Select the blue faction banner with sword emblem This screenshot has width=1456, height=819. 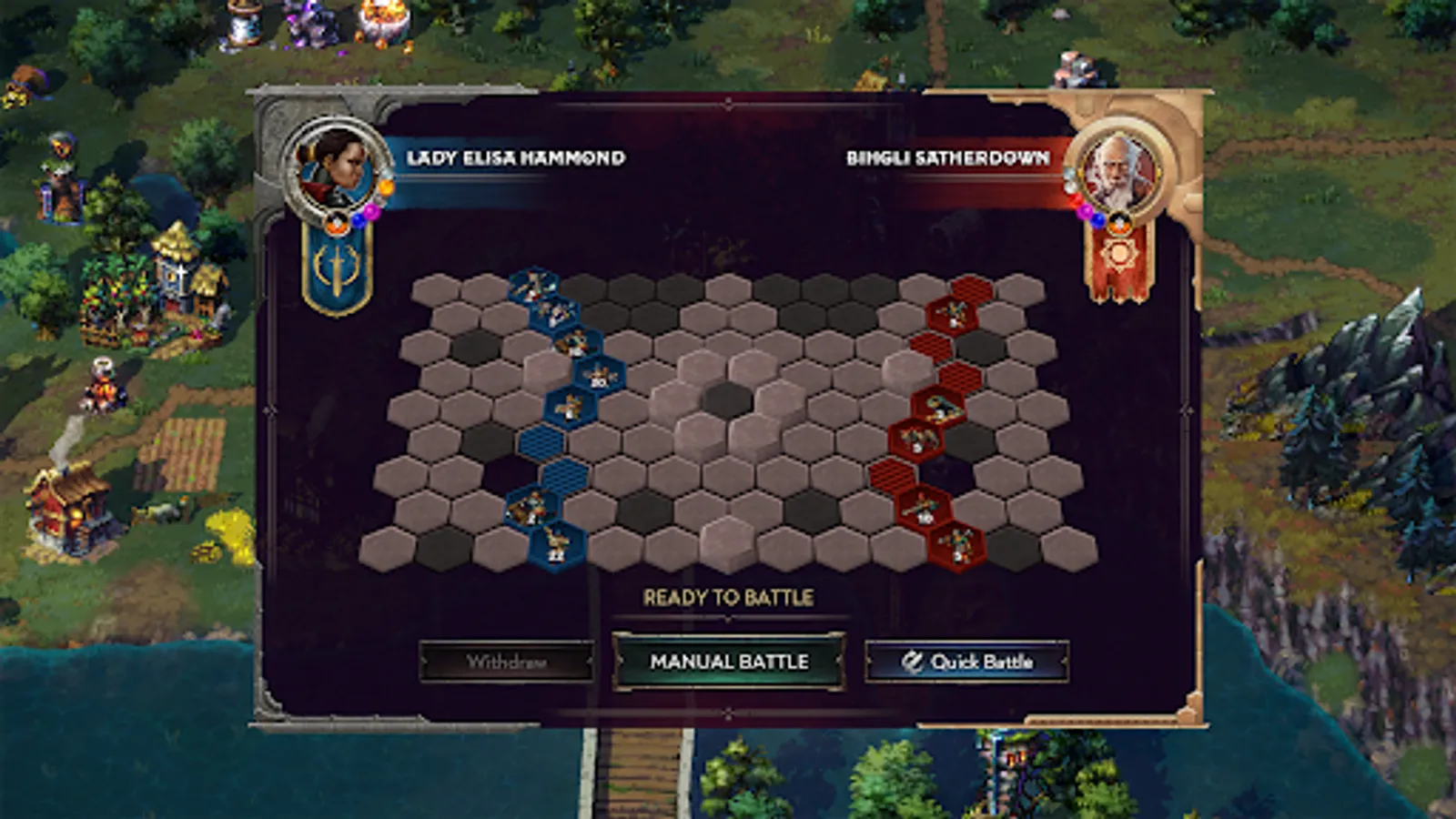point(337,264)
